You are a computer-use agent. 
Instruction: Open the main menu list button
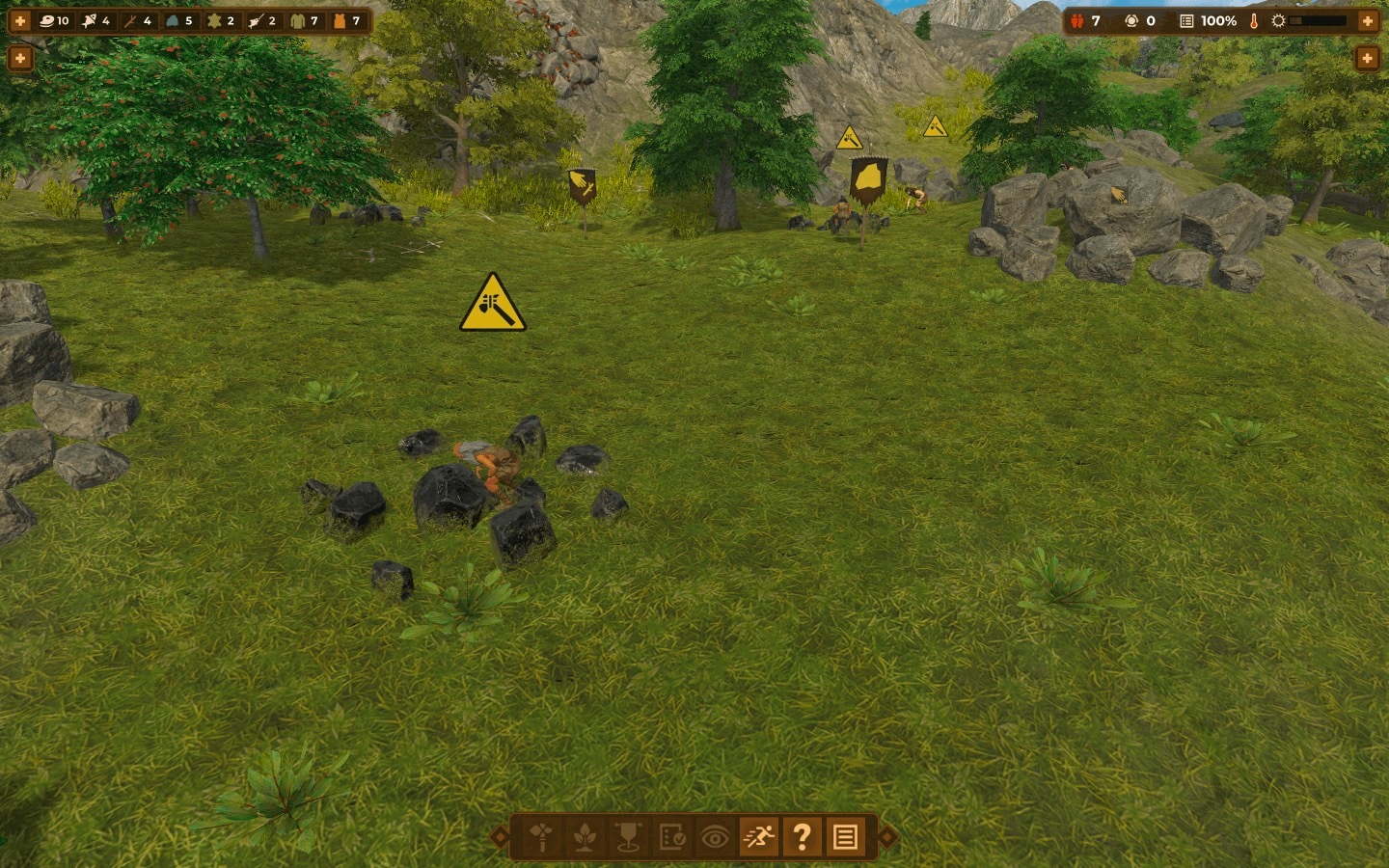pos(845,837)
